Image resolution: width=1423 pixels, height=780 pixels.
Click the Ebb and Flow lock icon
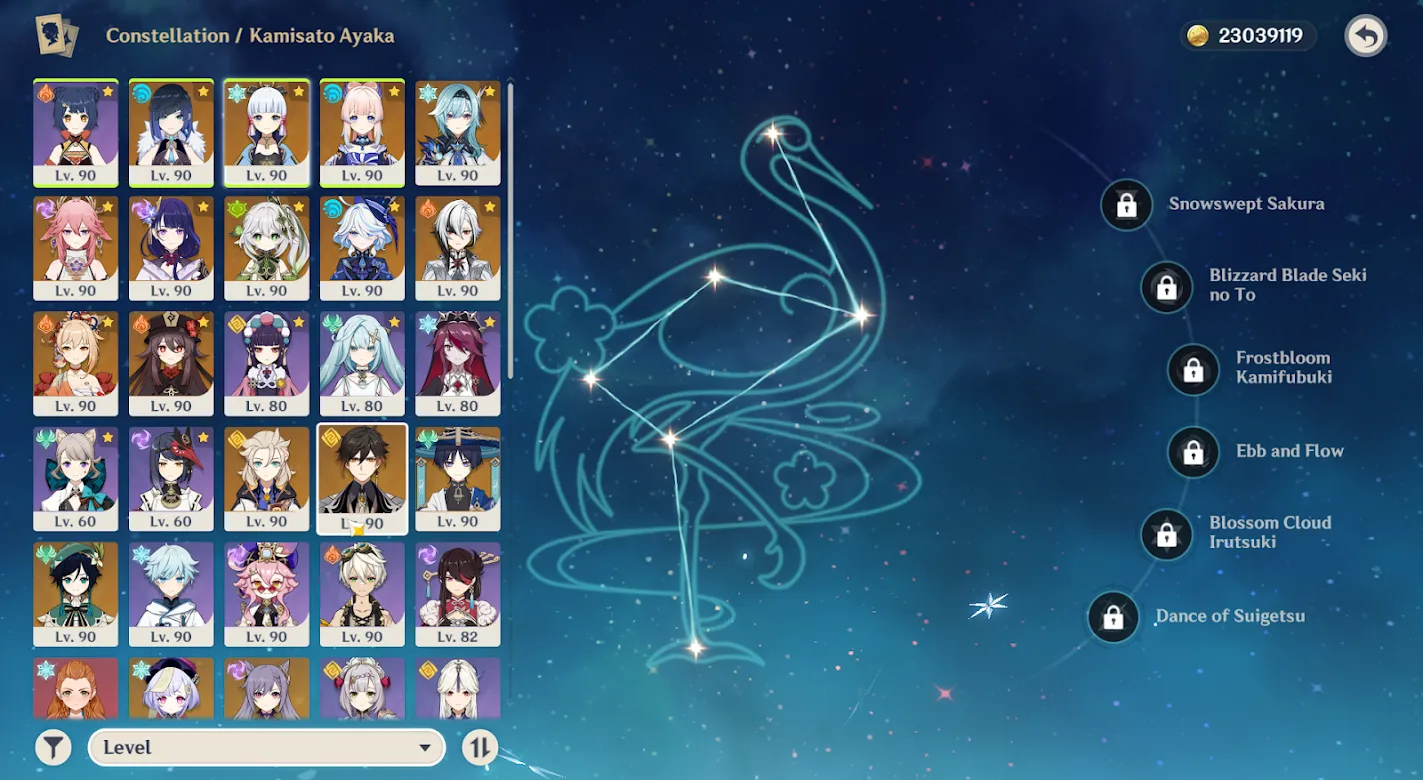coord(1193,452)
